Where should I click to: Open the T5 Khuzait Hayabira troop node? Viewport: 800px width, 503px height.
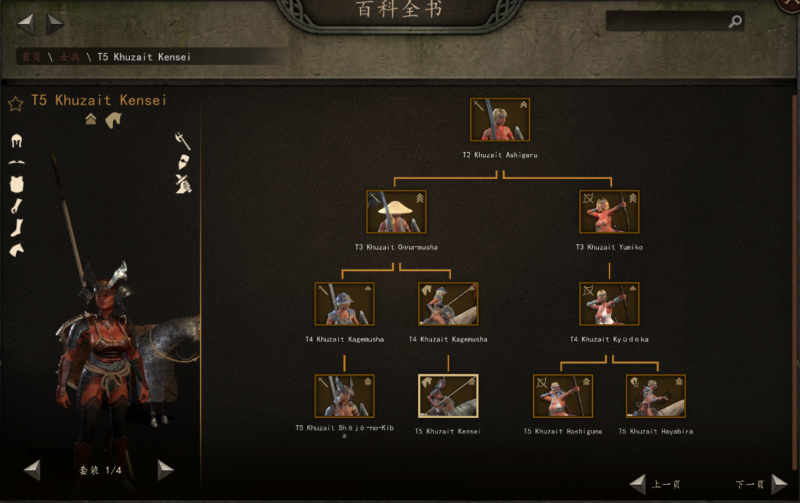point(656,396)
